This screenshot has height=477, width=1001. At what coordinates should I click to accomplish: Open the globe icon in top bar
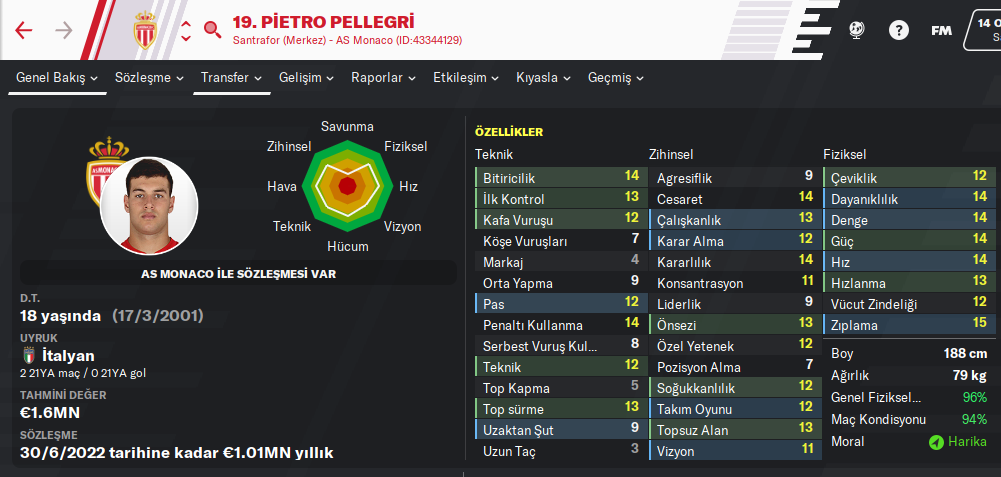pos(857,30)
